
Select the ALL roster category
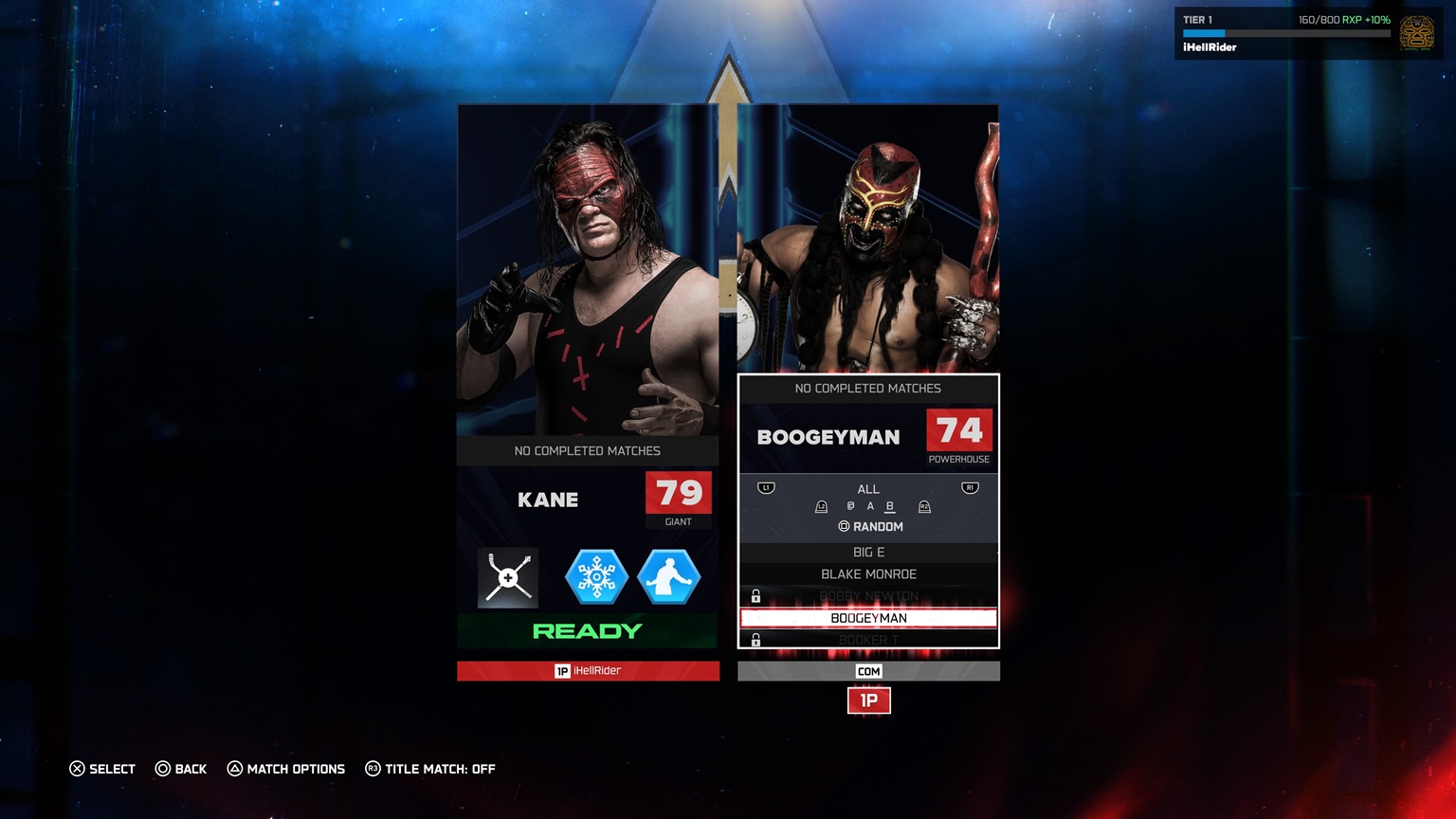point(868,489)
